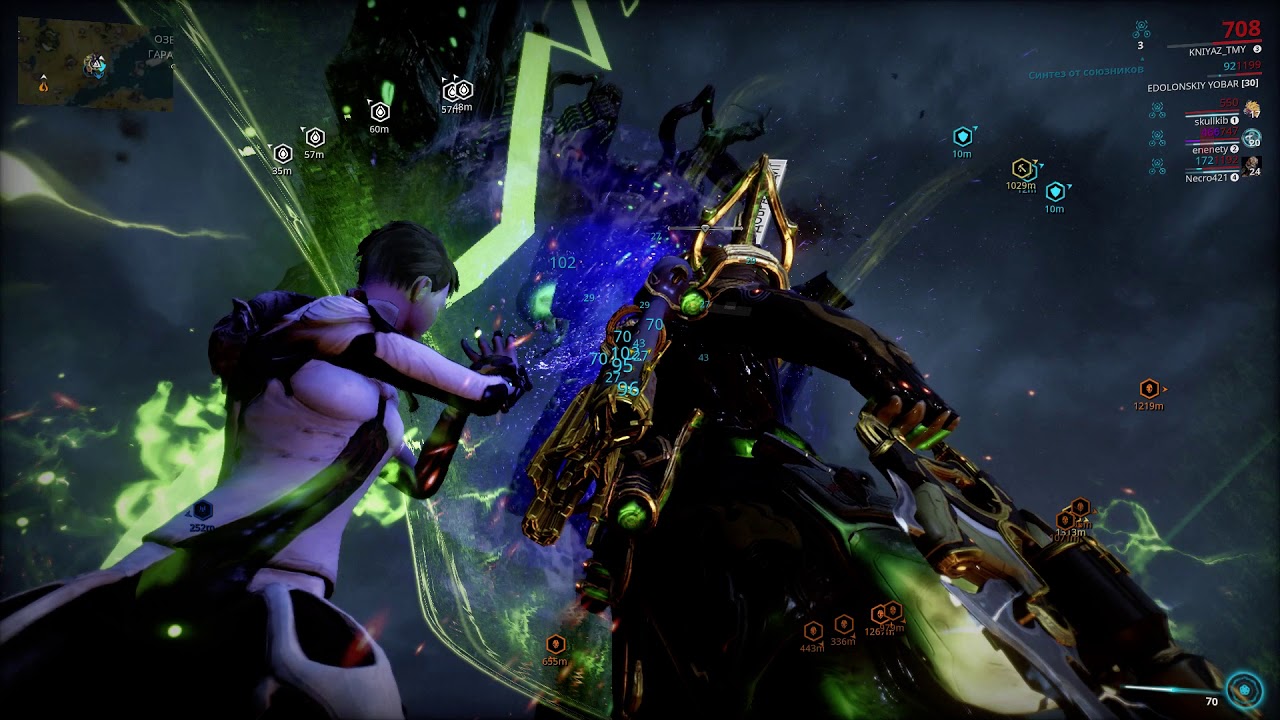
Task: Click the buff icon with count 3
Action: [1141, 30]
